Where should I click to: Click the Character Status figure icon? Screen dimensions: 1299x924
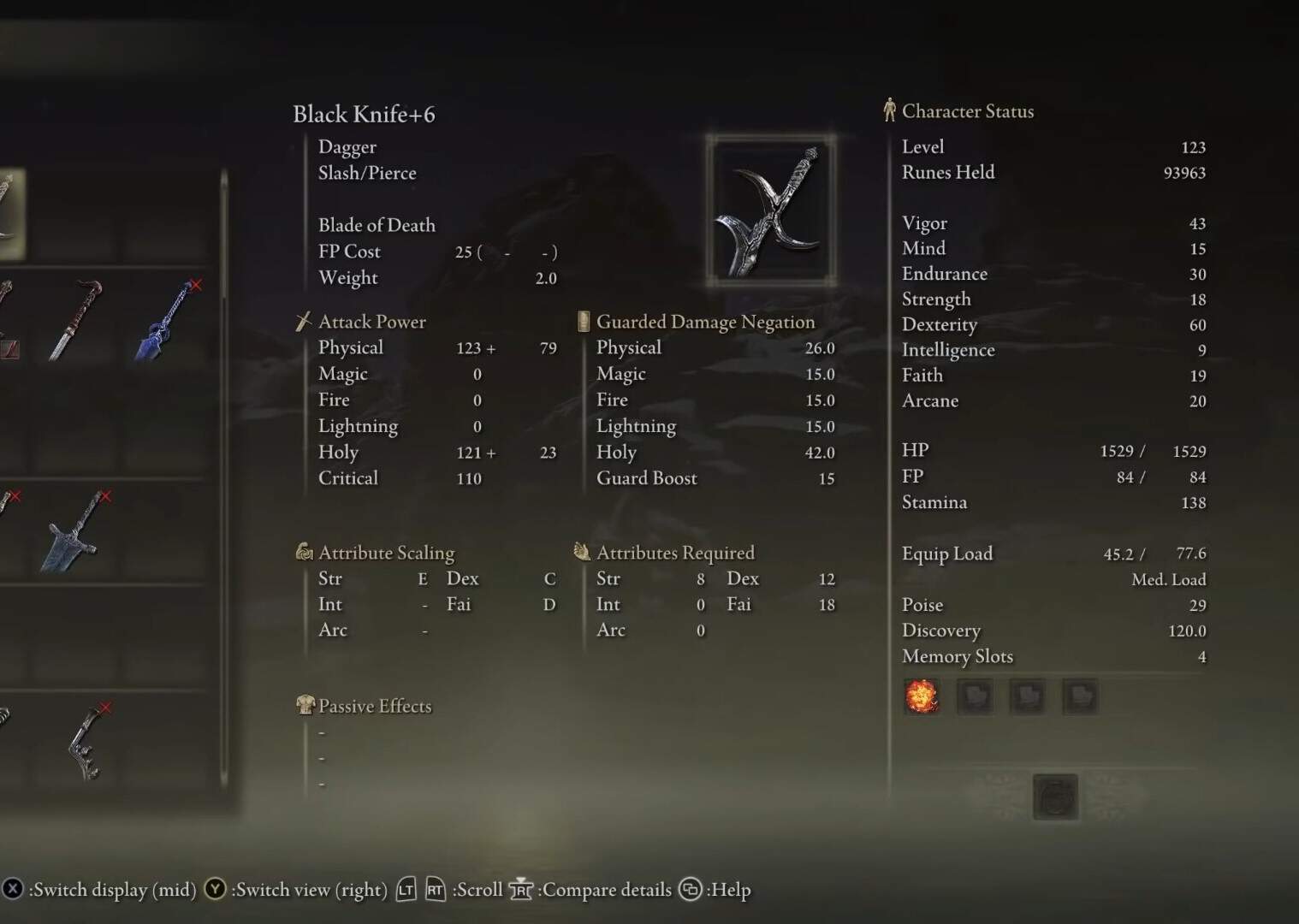[890, 110]
